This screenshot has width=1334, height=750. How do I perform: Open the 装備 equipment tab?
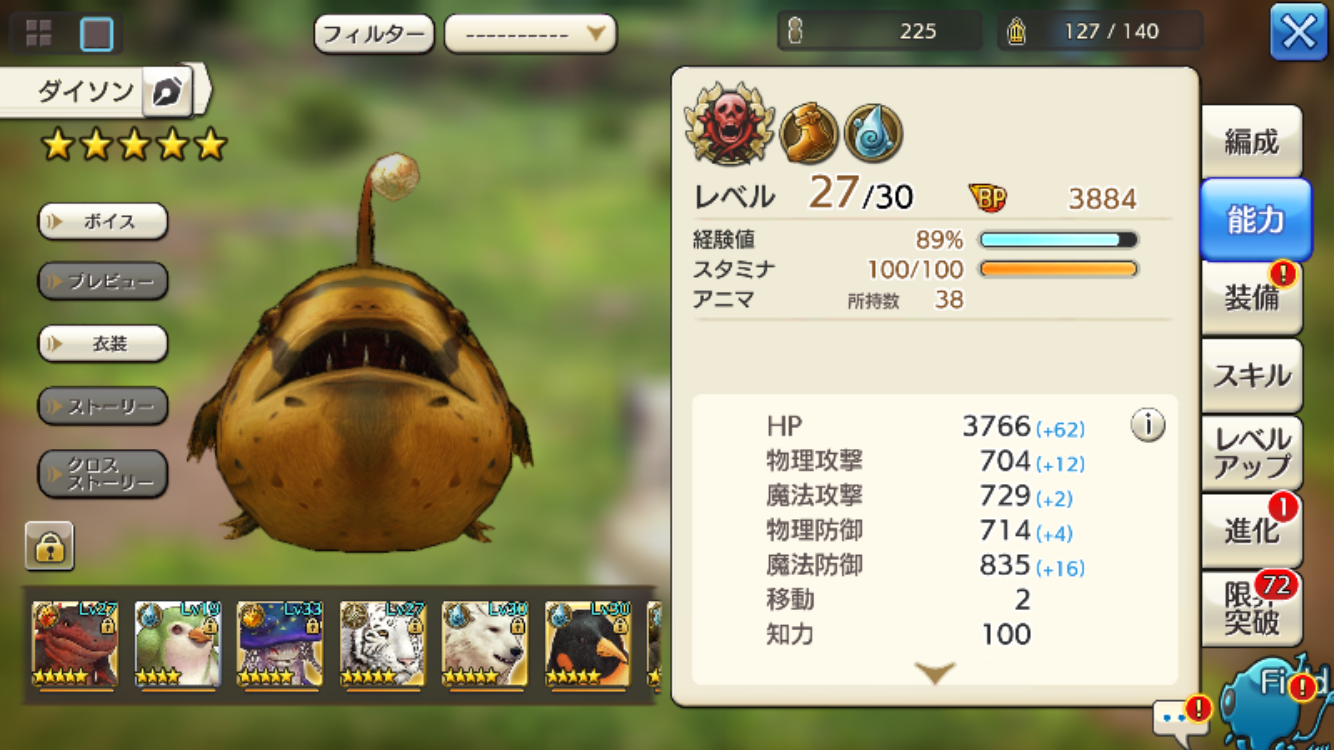1251,297
